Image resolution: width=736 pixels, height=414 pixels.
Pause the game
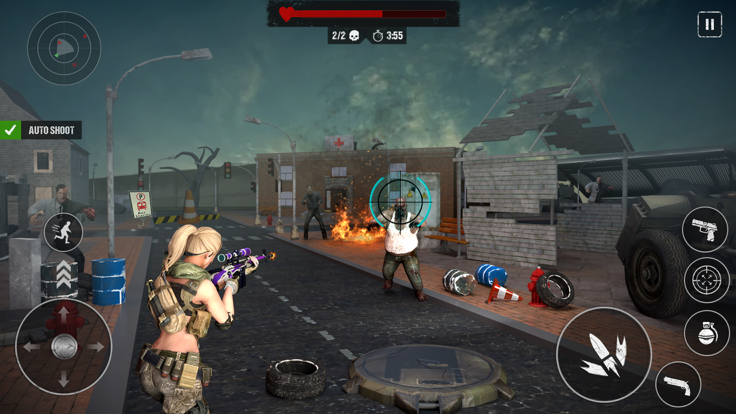coord(709,25)
